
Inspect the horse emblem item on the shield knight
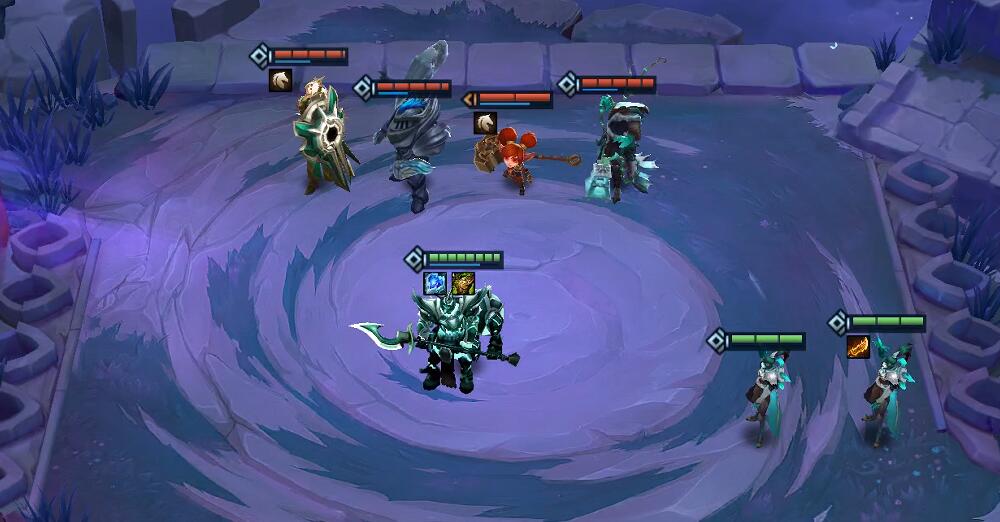tap(280, 81)
